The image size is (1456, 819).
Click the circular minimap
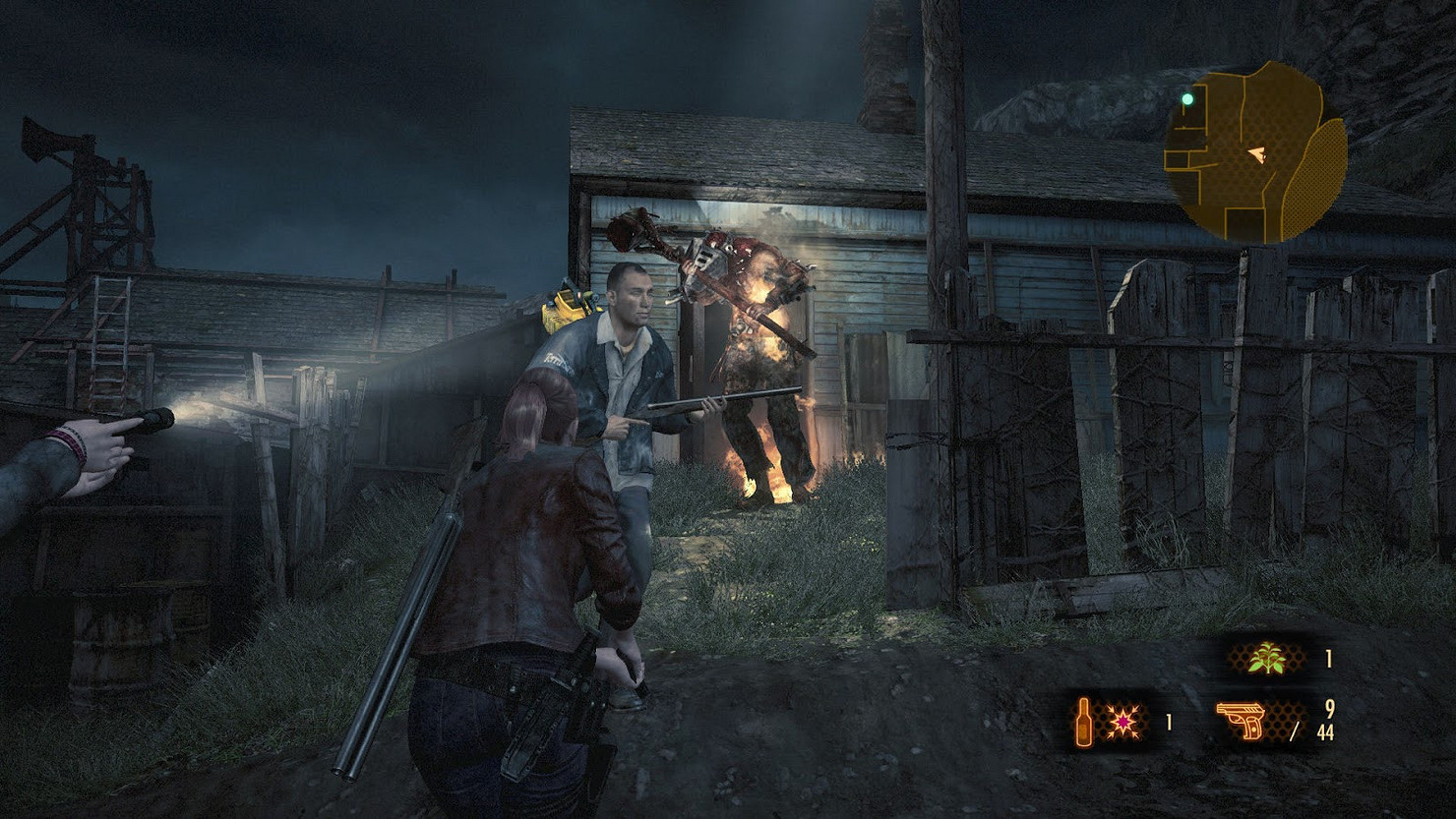point(1255,153)
